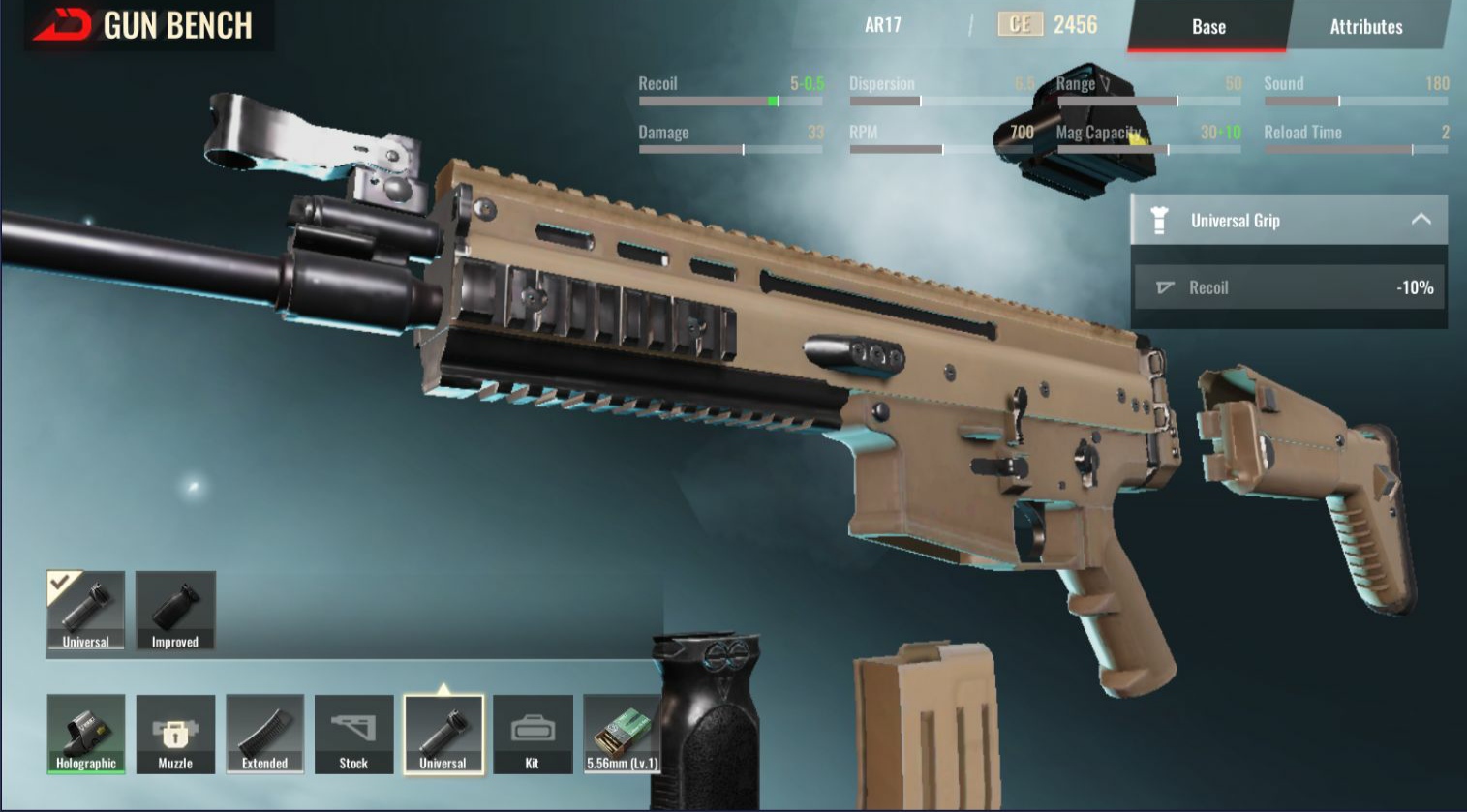The width and height of the screenshot is (1467, 812).
Task: Open the Holographic sight slot
Action: pos(86,734)
